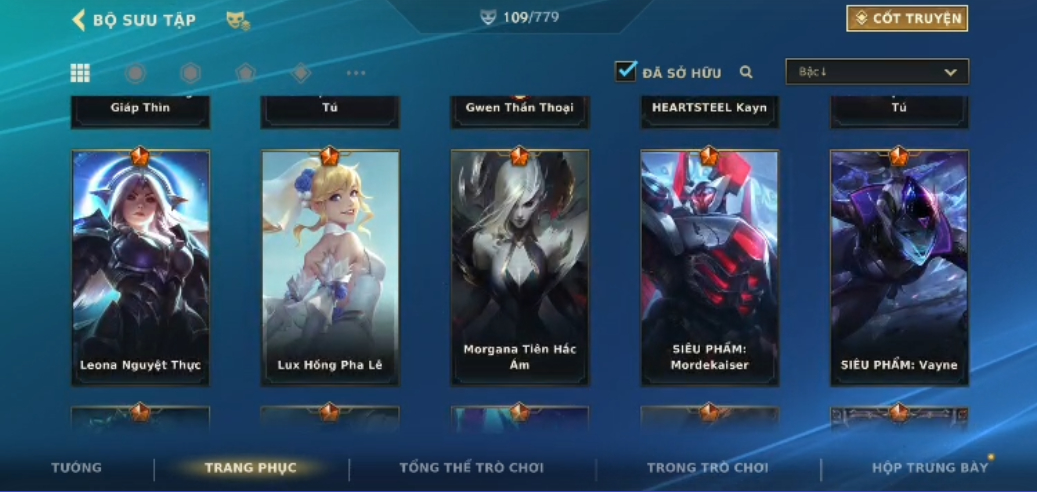The height and width of the screenshot is (492, 1037).
Task: Open the Hộp Trưng Bày tab
Action: pyautogui.click(x=930, y=468)
